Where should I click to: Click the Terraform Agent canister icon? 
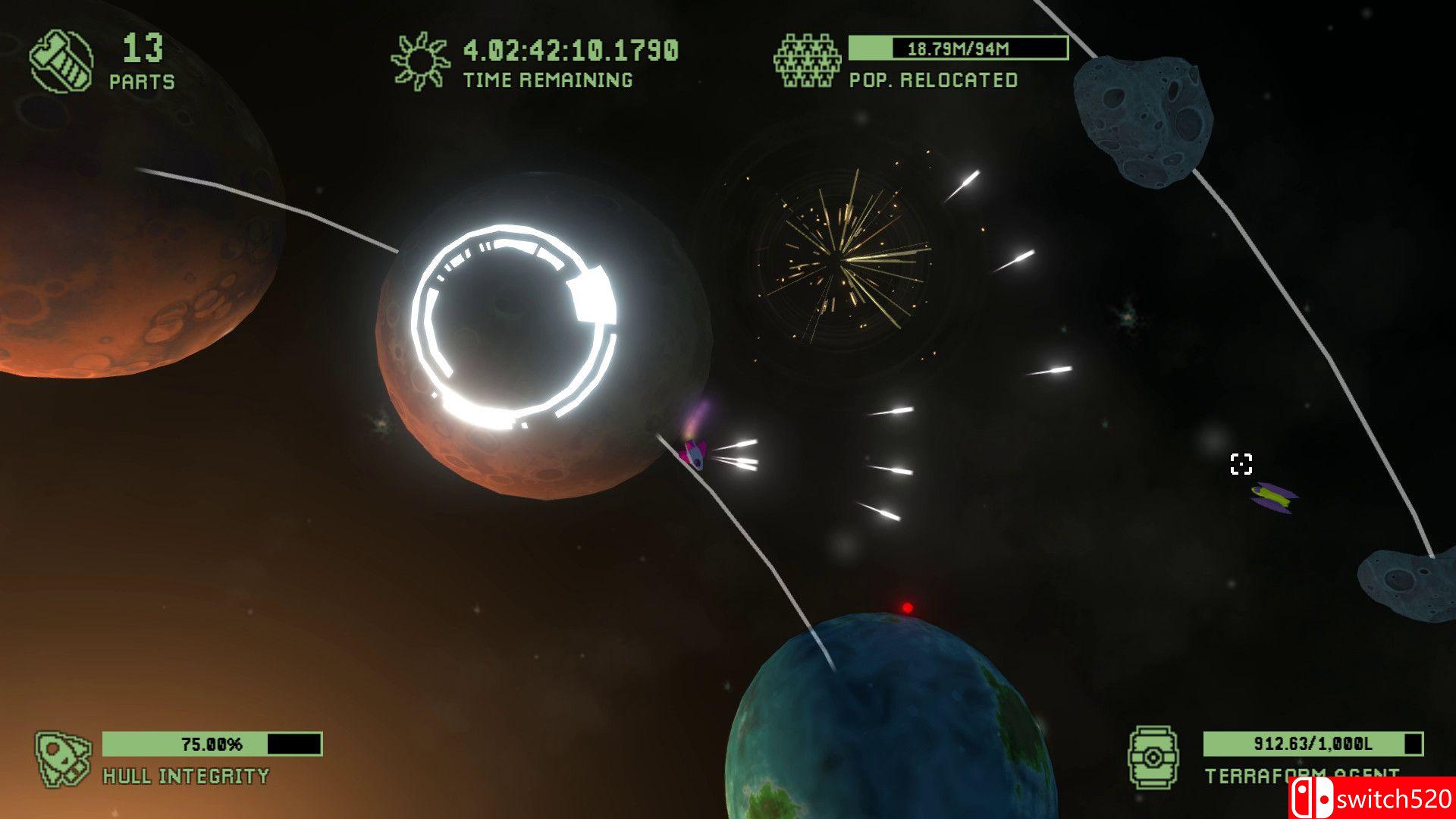point(1153,757)
